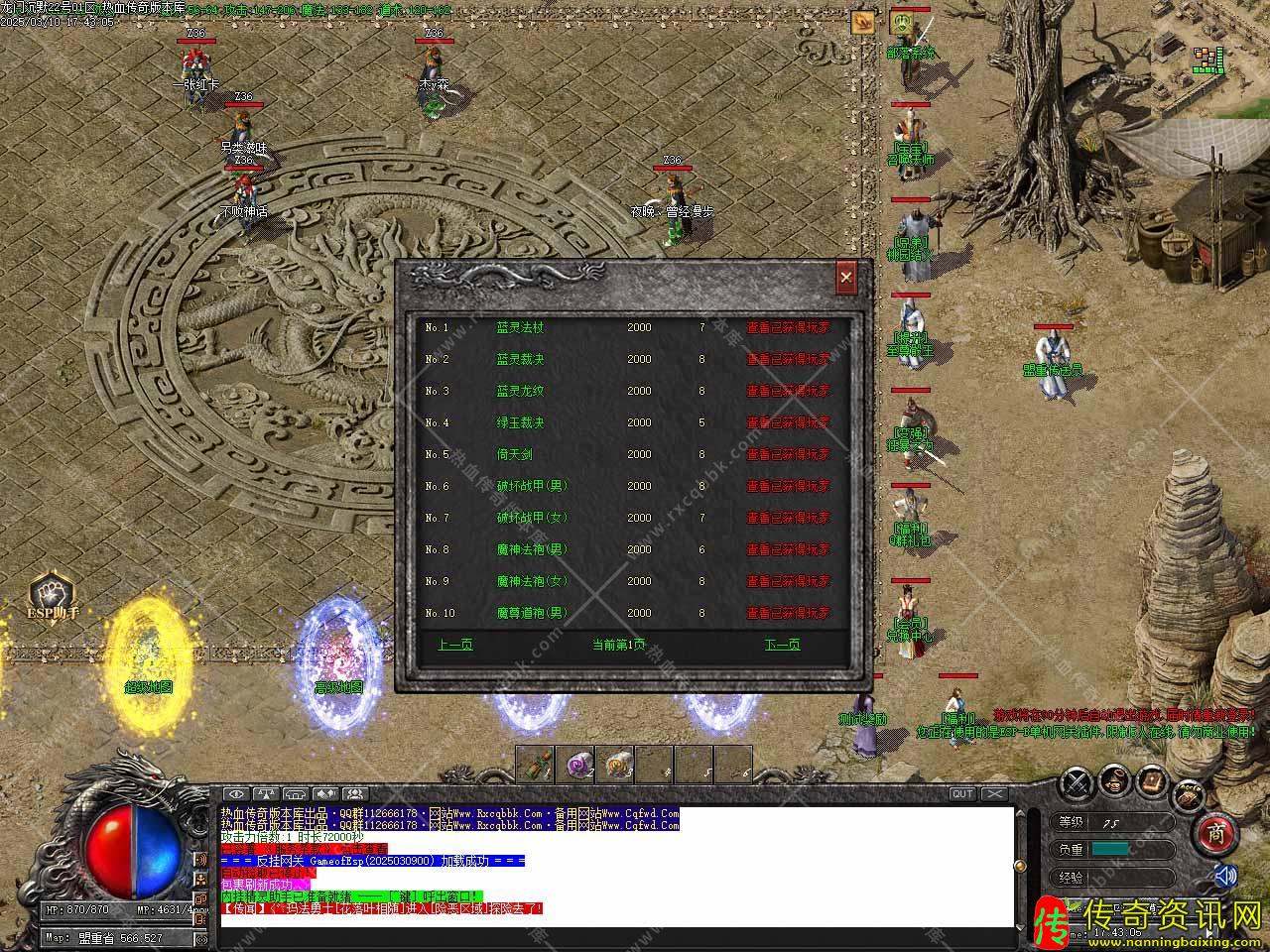View winners of 蓝灵法杖 in row No.1
This screenshot has width=1270, height=952.
click(x=788, y=327)
